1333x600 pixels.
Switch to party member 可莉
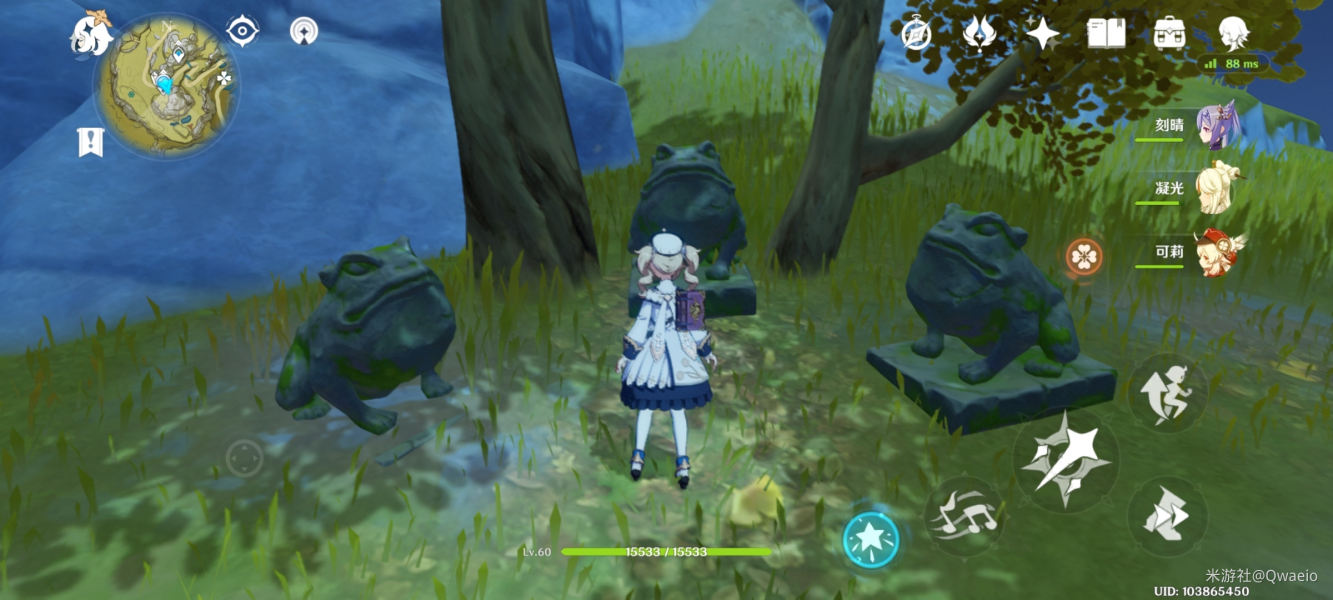(1214, 253)
